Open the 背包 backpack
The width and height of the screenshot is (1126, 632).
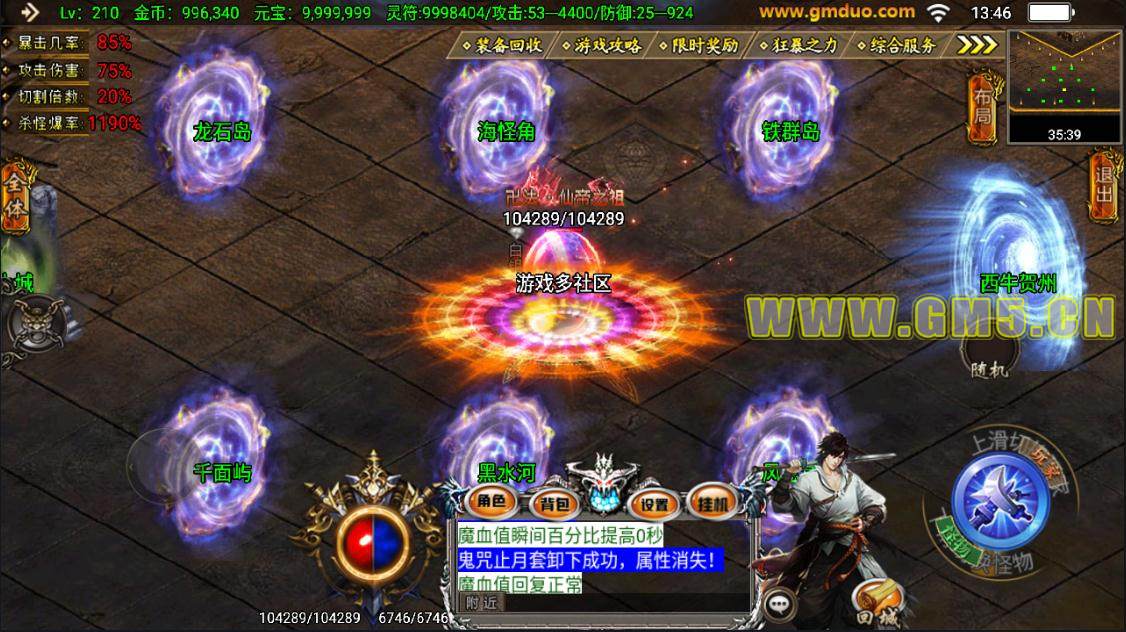pos(550,504)
